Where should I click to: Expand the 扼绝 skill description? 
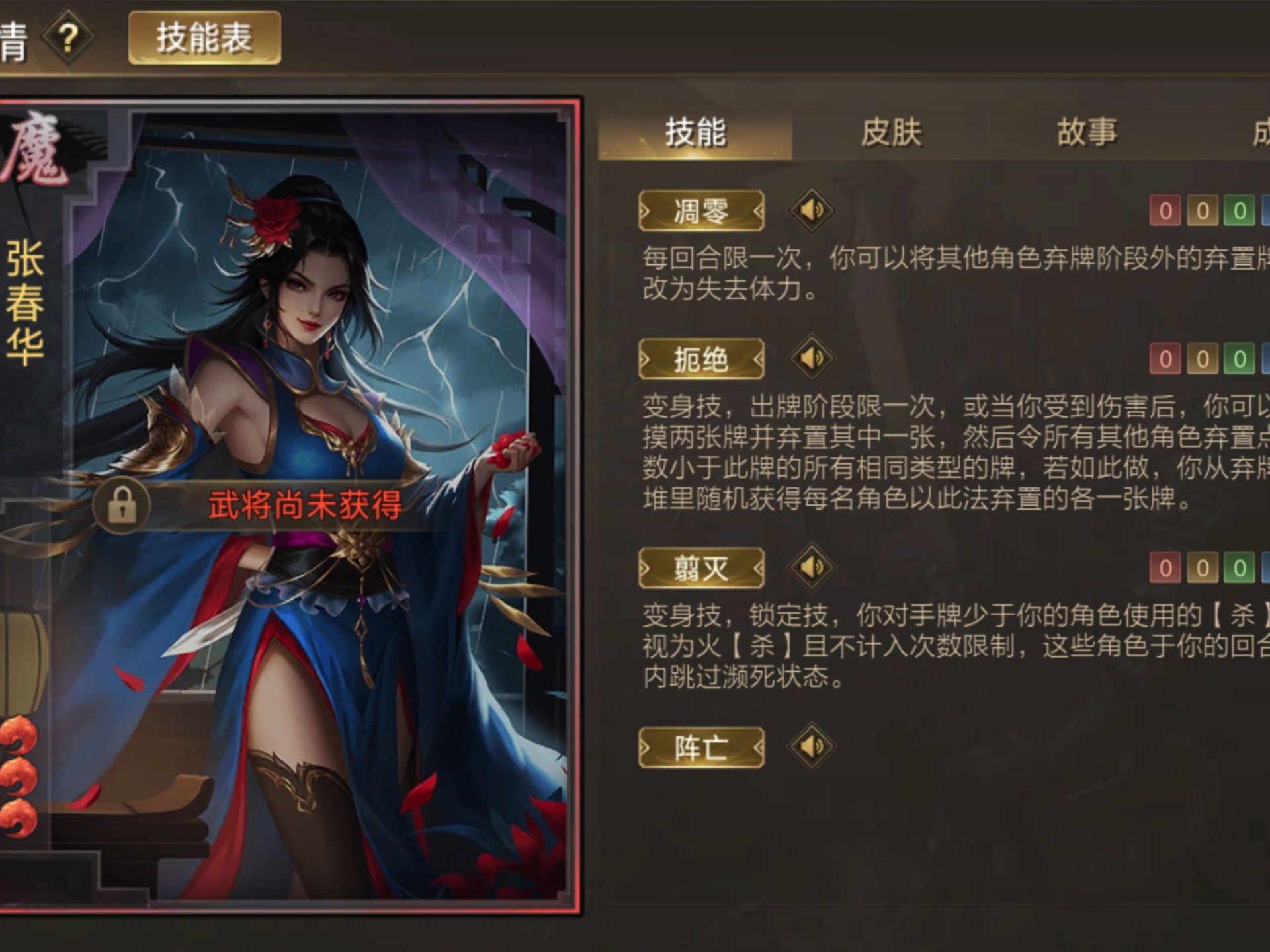point(700,358)
